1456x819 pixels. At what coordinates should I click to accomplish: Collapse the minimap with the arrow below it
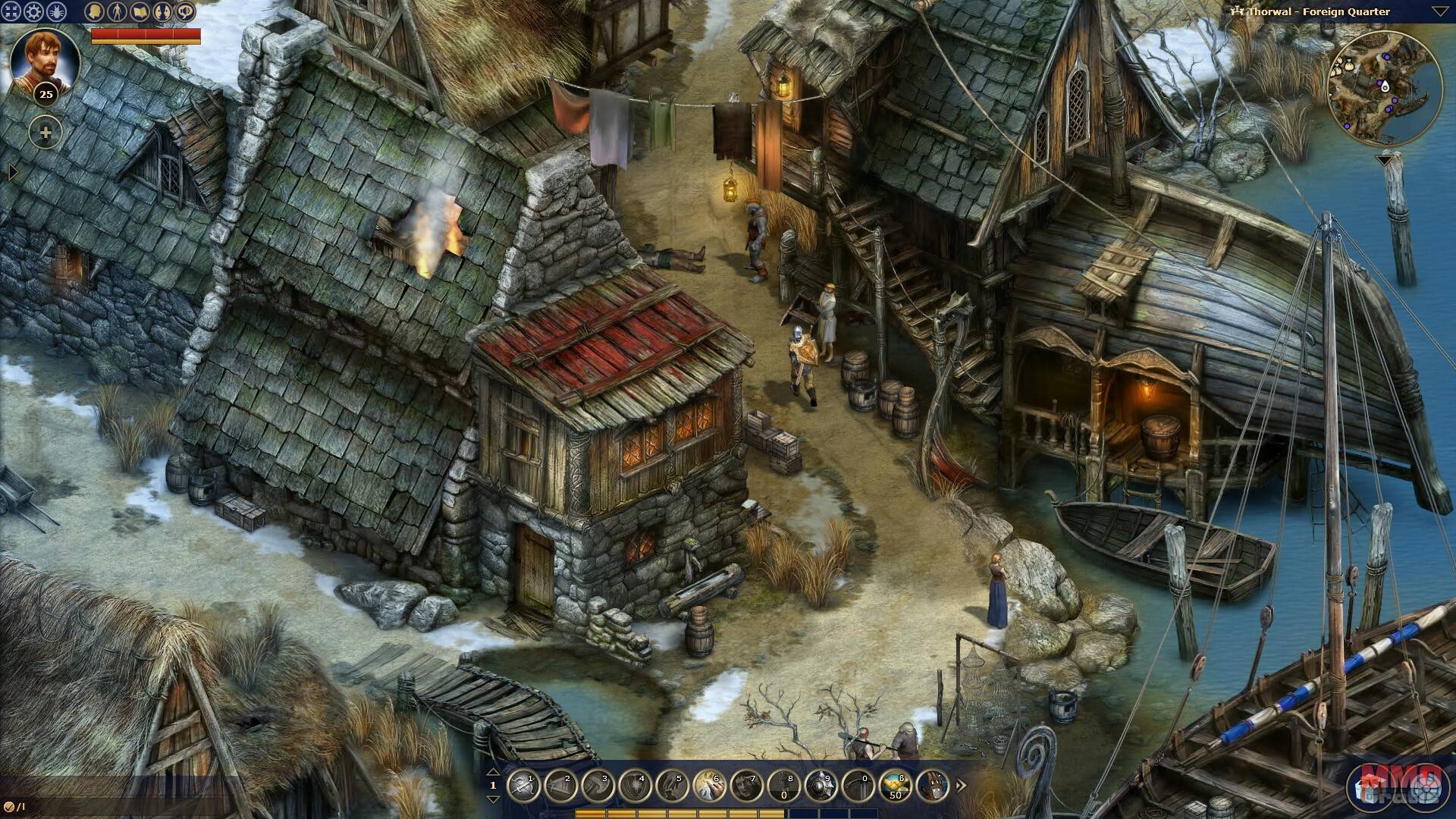pyautogui.click(x=1385, y=160)
